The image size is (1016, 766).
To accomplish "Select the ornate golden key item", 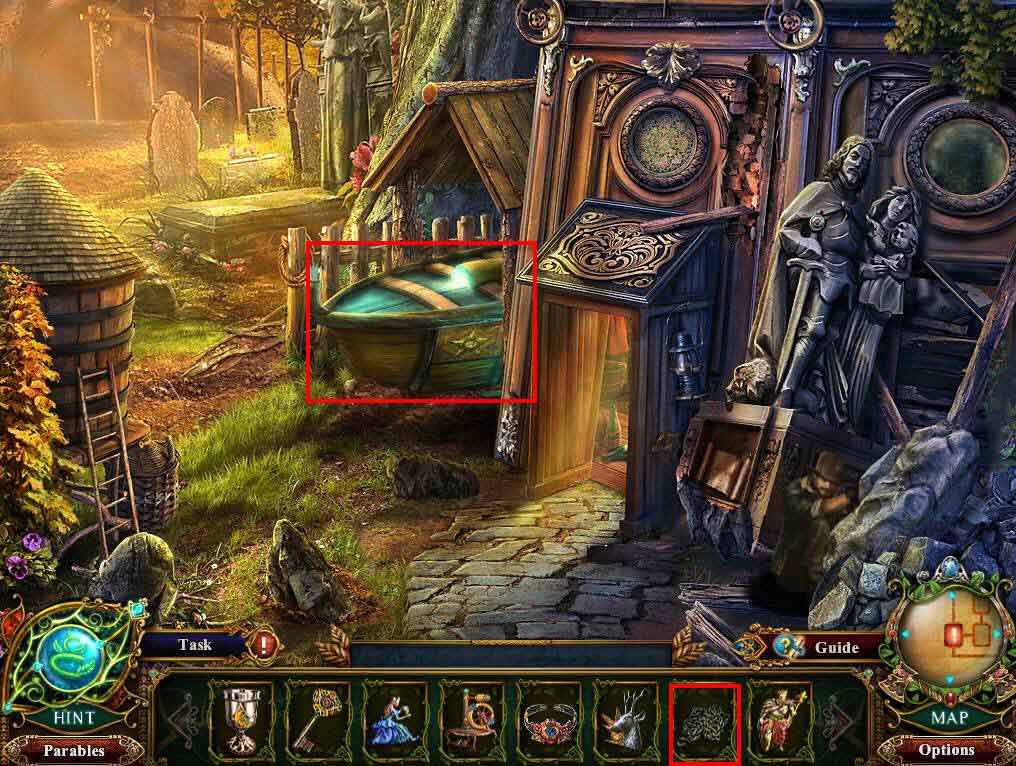I will point(318,720).
